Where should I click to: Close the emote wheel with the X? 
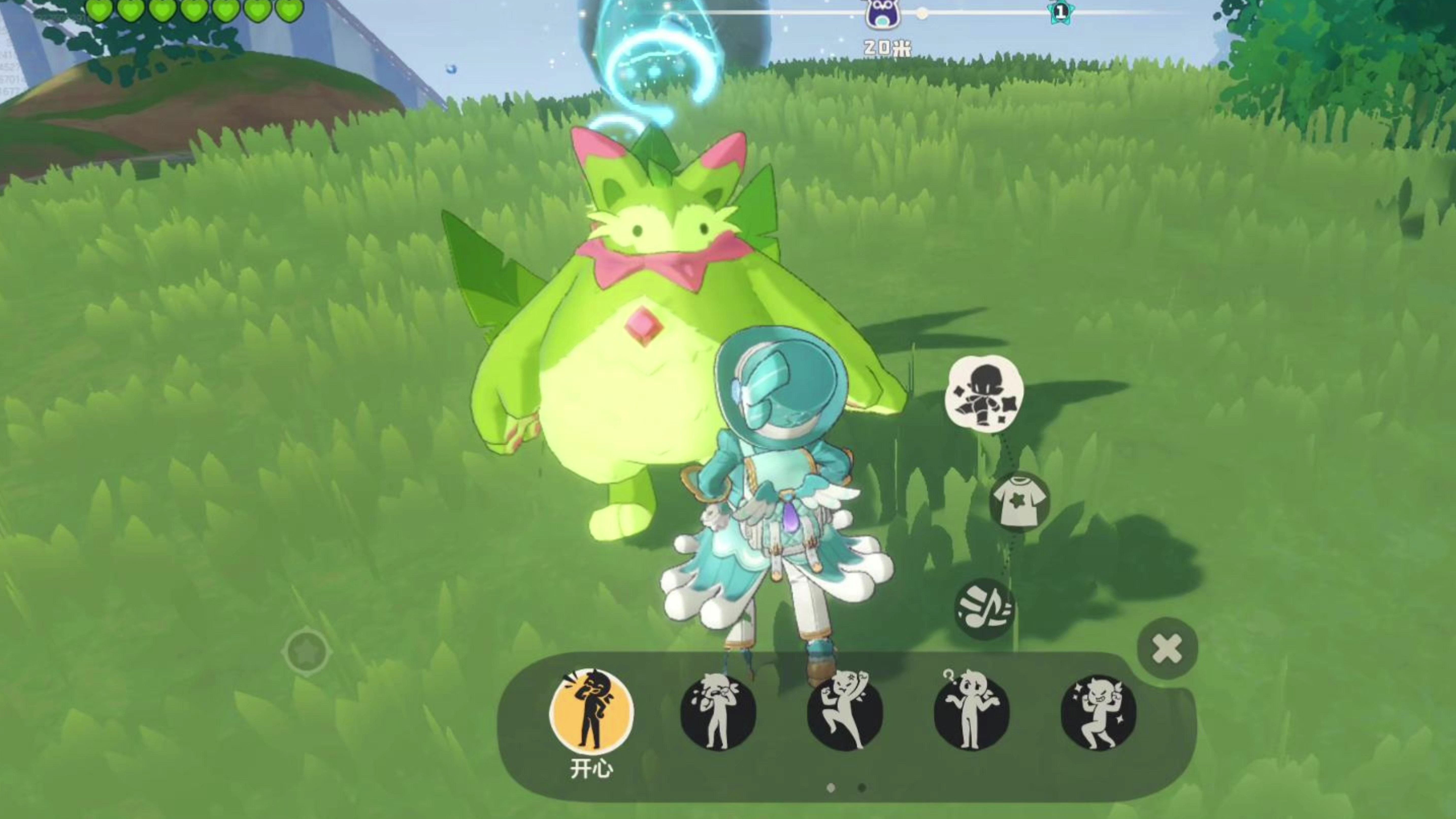coord(1167,648)
